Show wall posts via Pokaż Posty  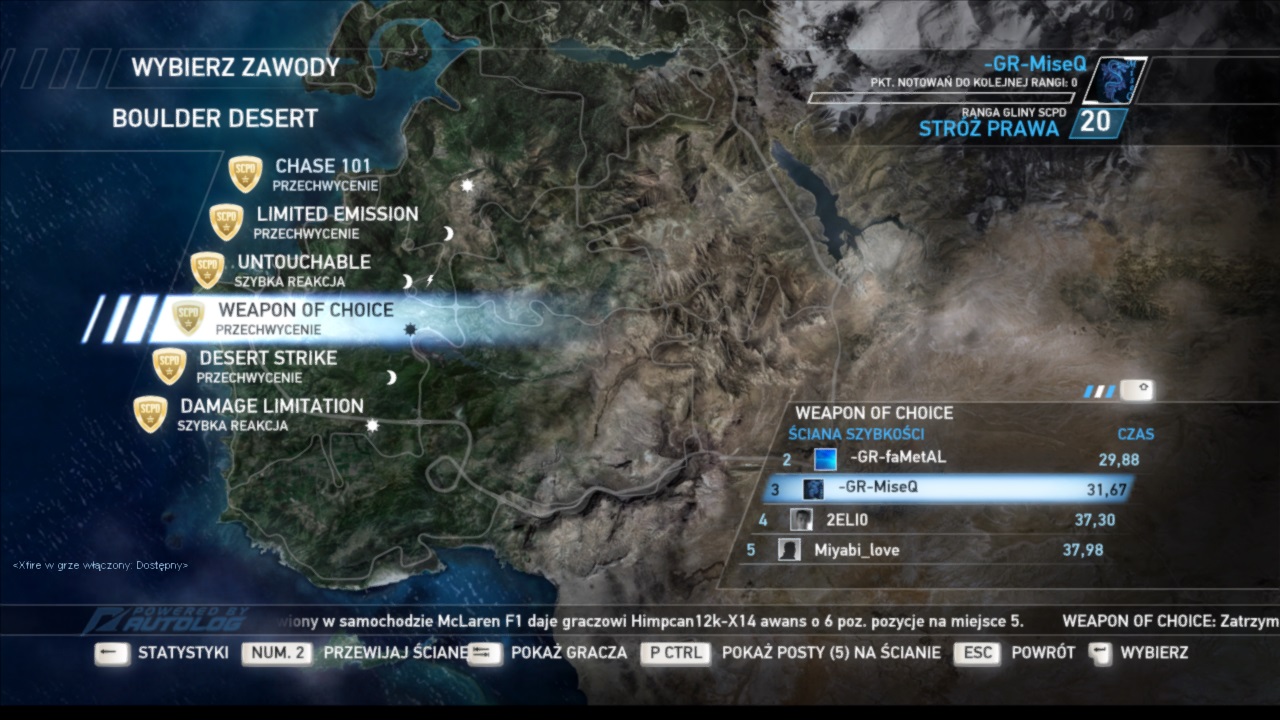(x=830, y=653)
